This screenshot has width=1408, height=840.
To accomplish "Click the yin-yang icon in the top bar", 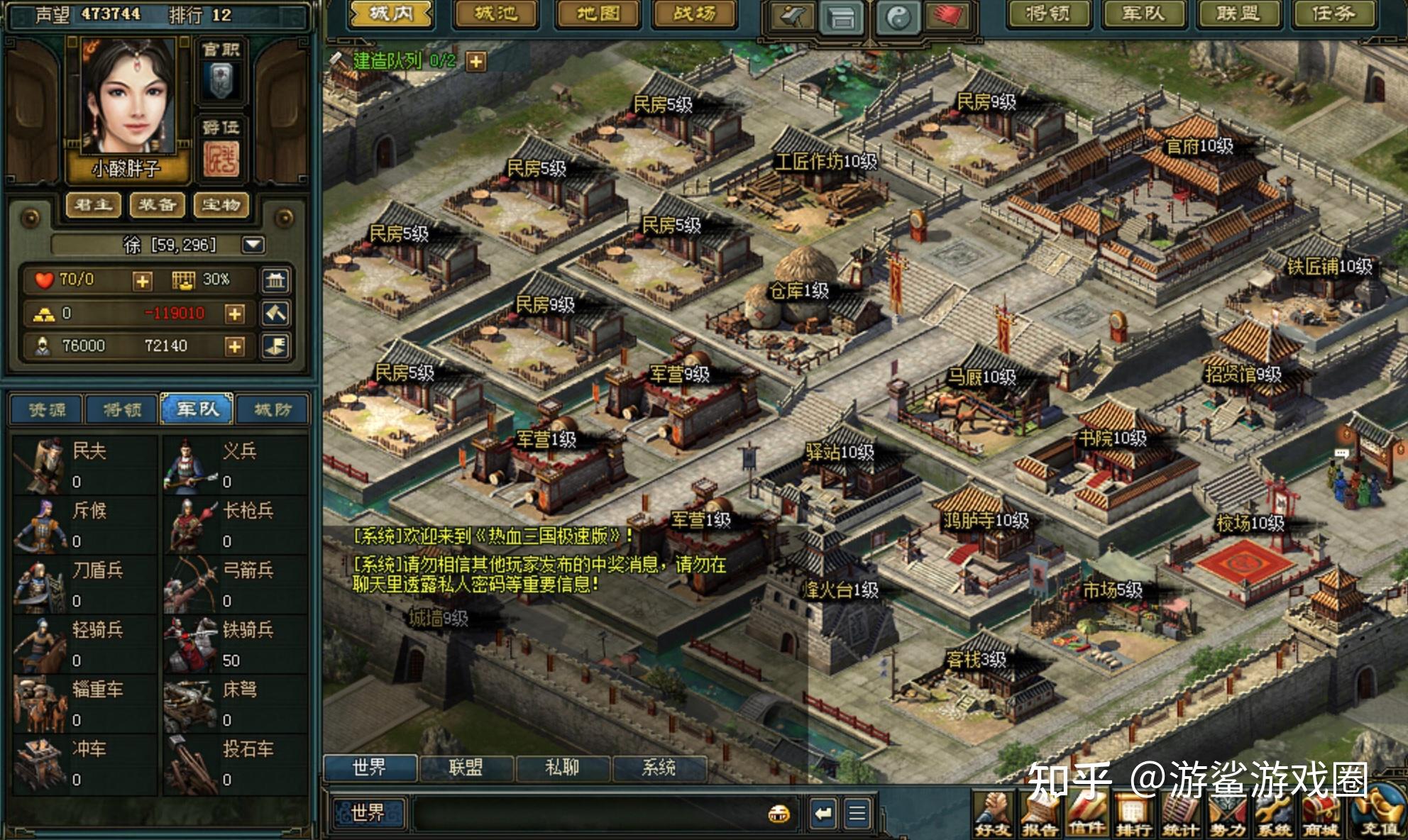I will click(x=898, y=18).
